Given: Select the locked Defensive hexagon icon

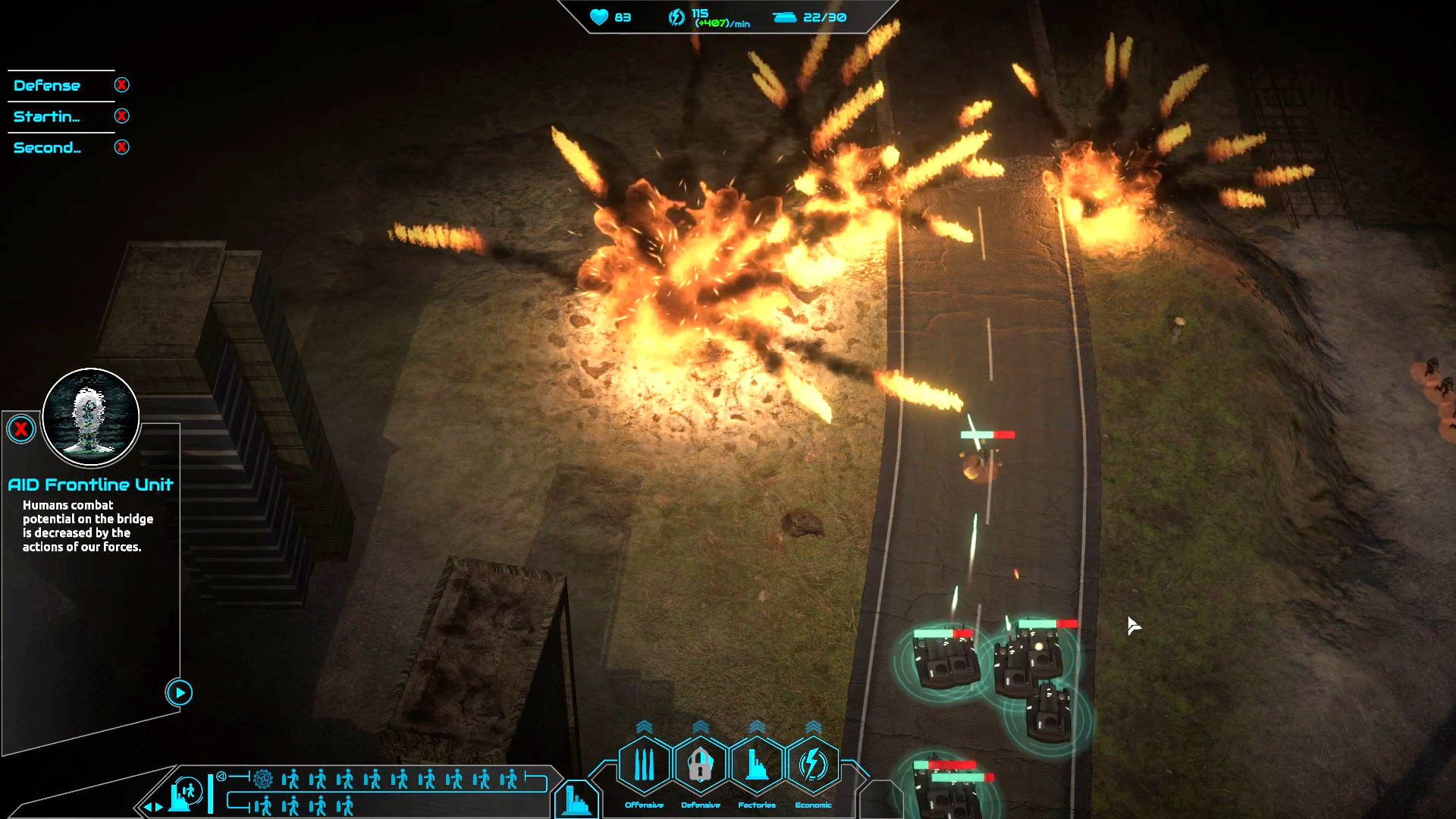Looking at the screenshot, I should coord(700,764).
